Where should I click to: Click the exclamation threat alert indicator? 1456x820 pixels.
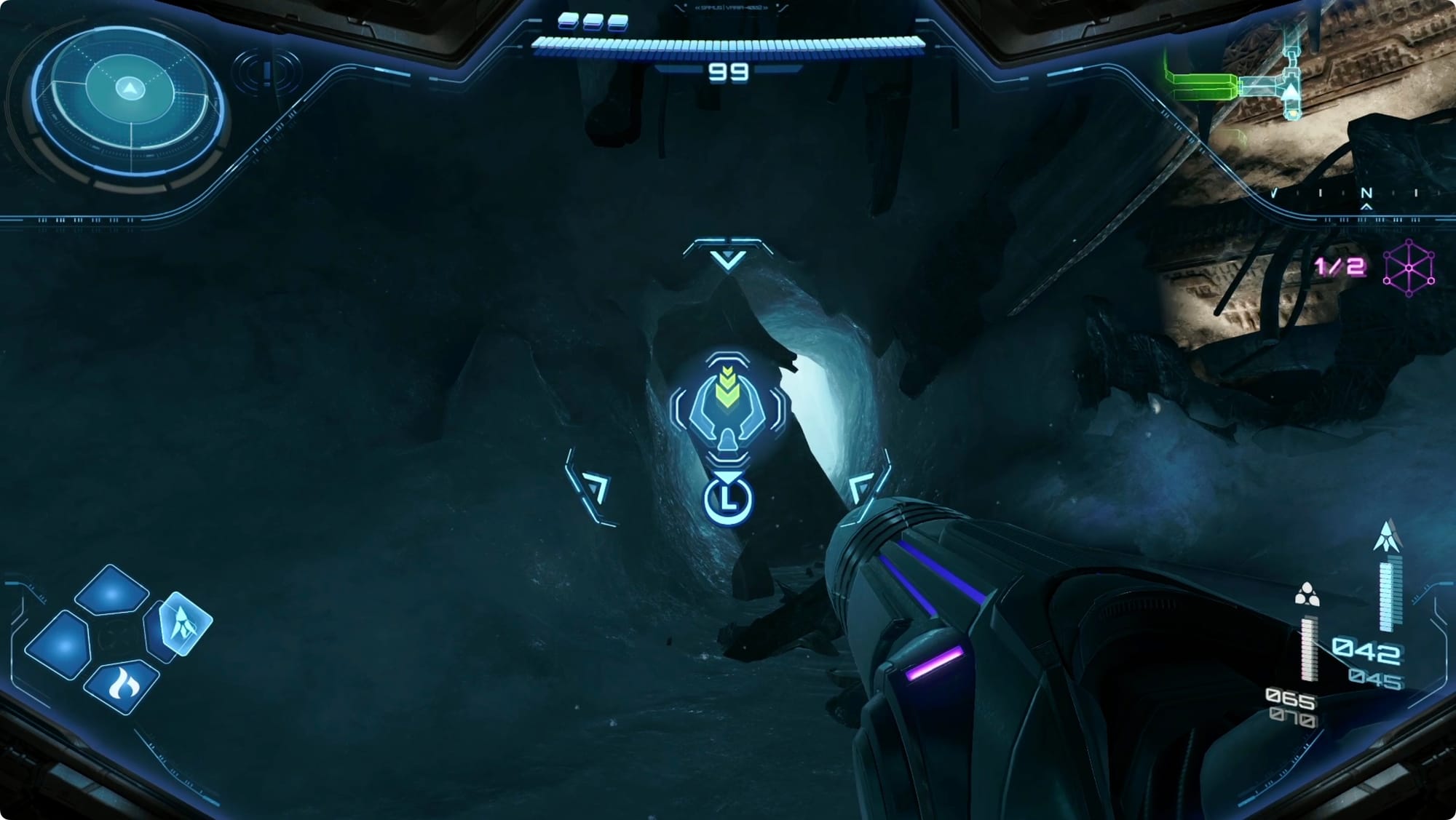pyautogui.click(x=267, y=72)
